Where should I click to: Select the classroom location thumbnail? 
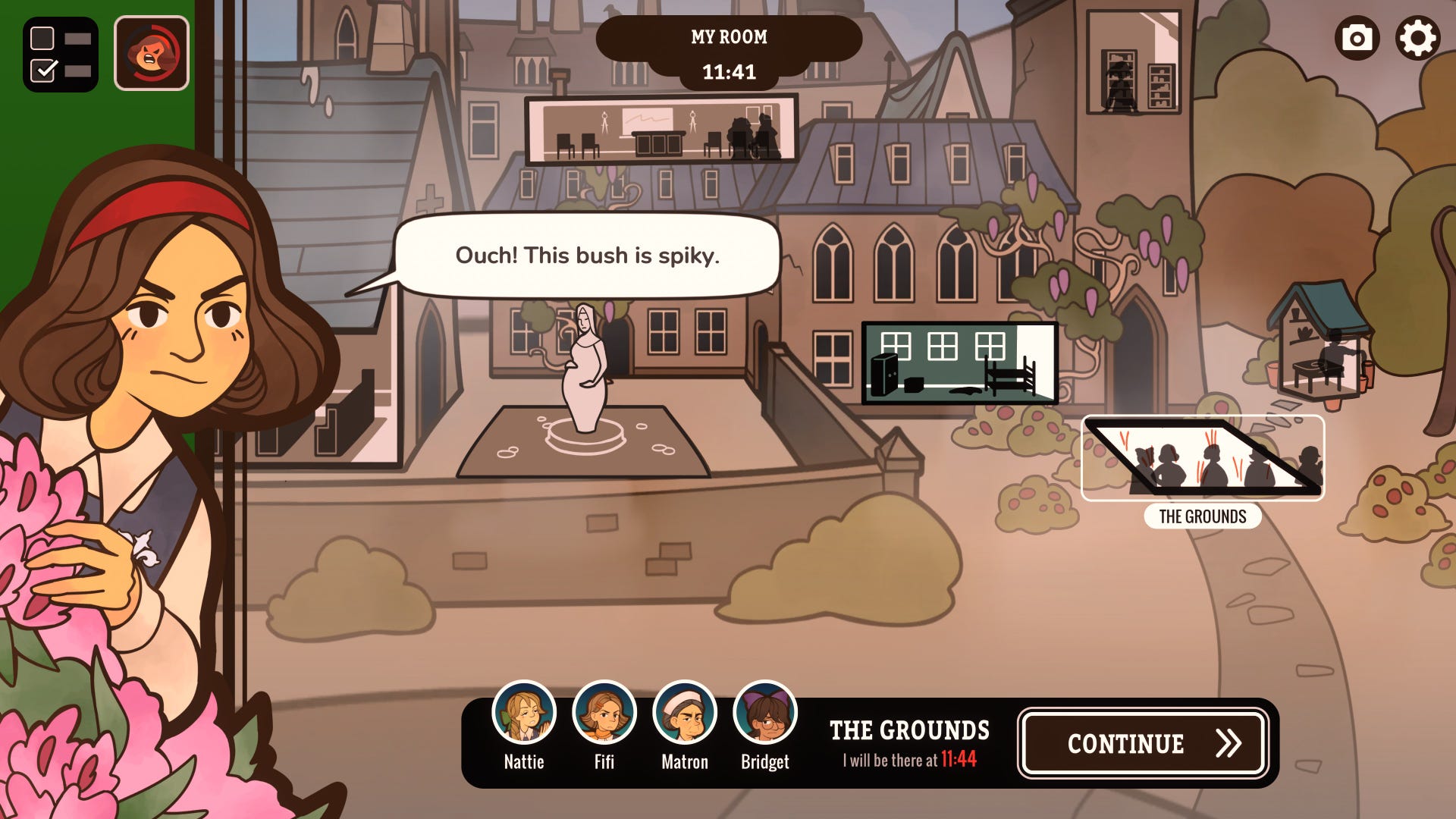pos(661,130)
